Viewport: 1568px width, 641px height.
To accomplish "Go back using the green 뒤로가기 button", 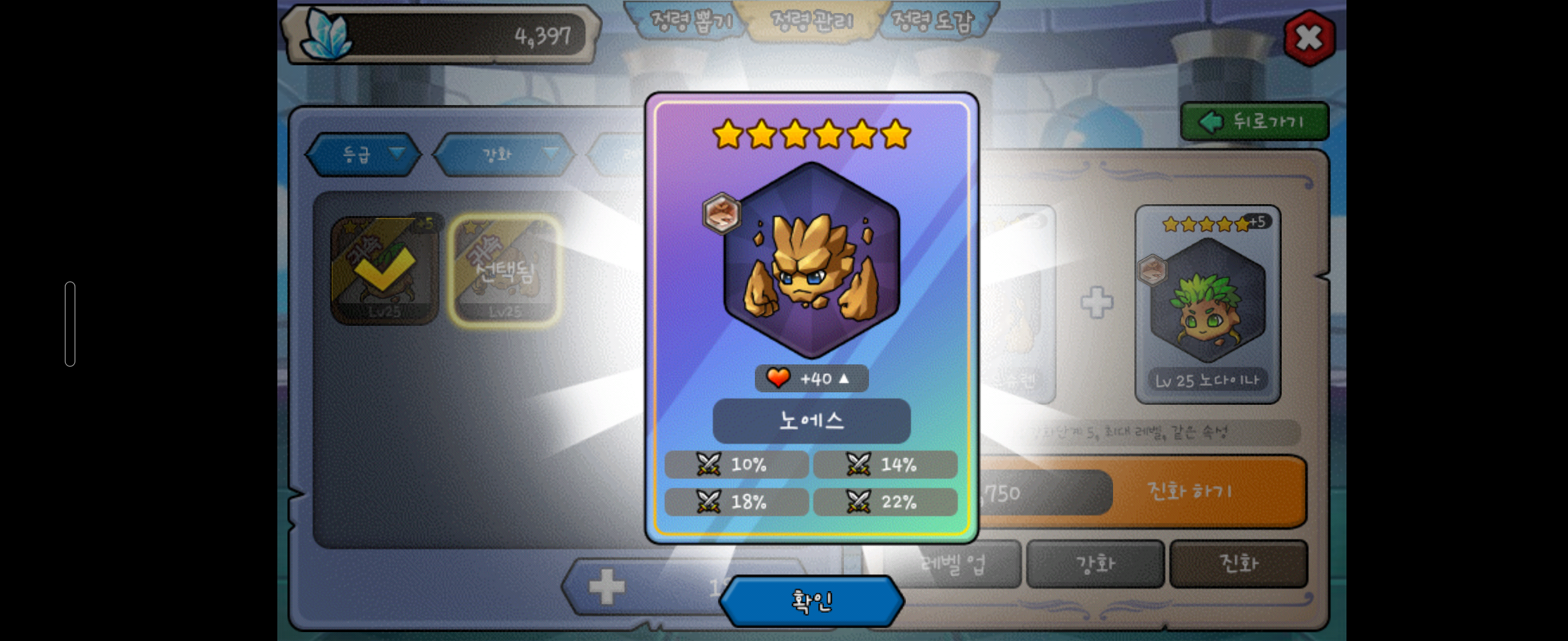I will (1254, 122).
